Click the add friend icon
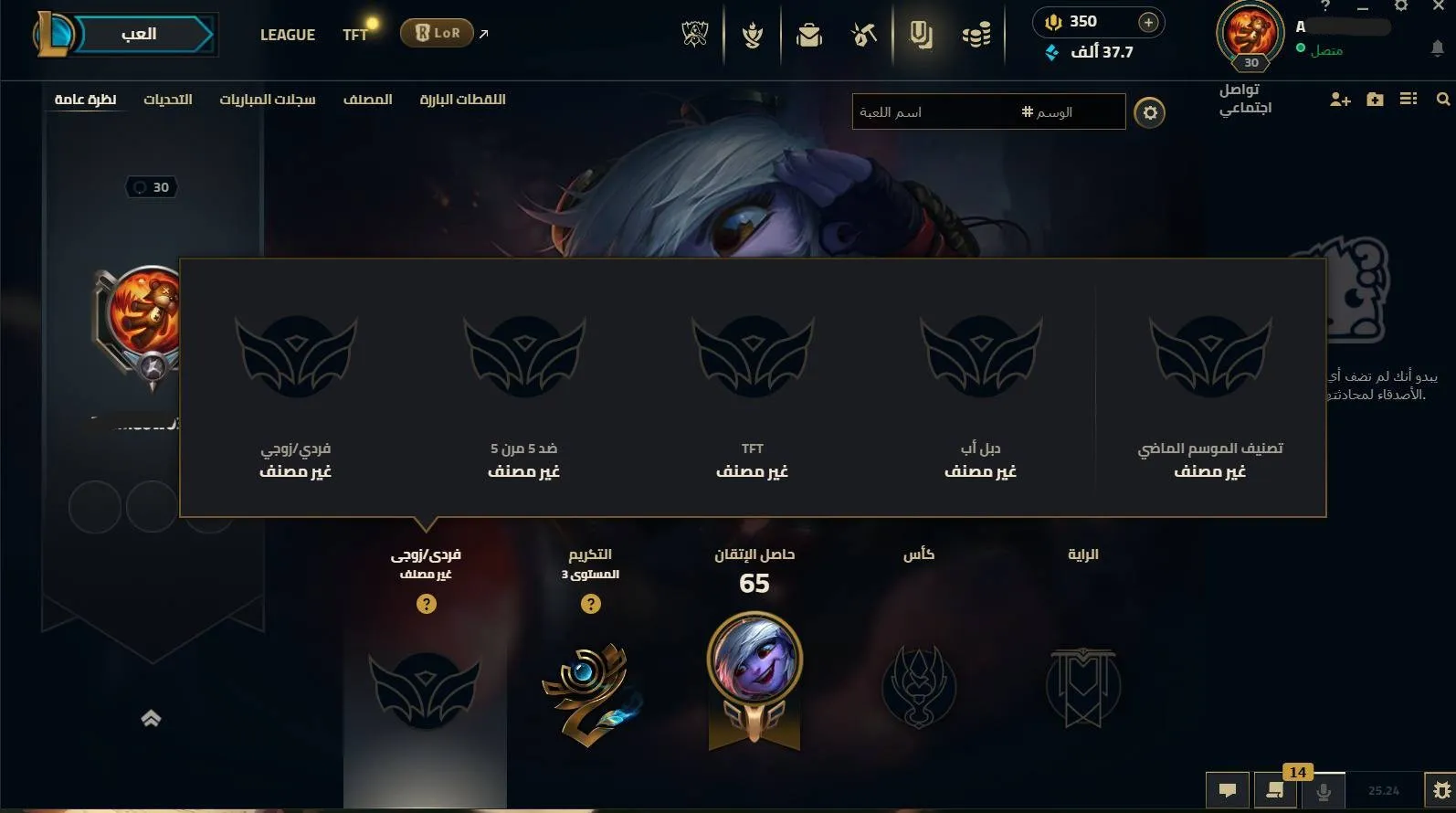This screenshot has height=813, width=1456. (1339, 100)
